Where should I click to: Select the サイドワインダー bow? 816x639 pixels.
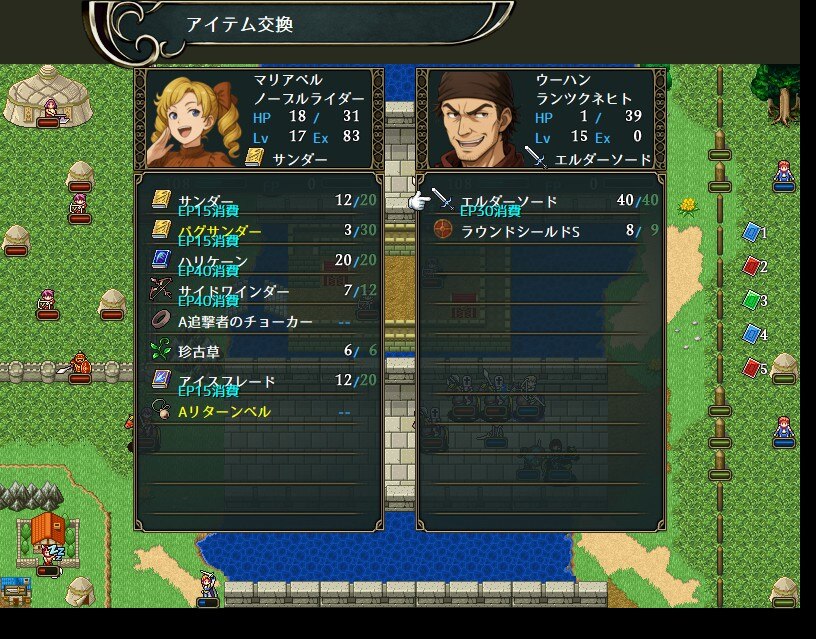[x=258, y=291]
